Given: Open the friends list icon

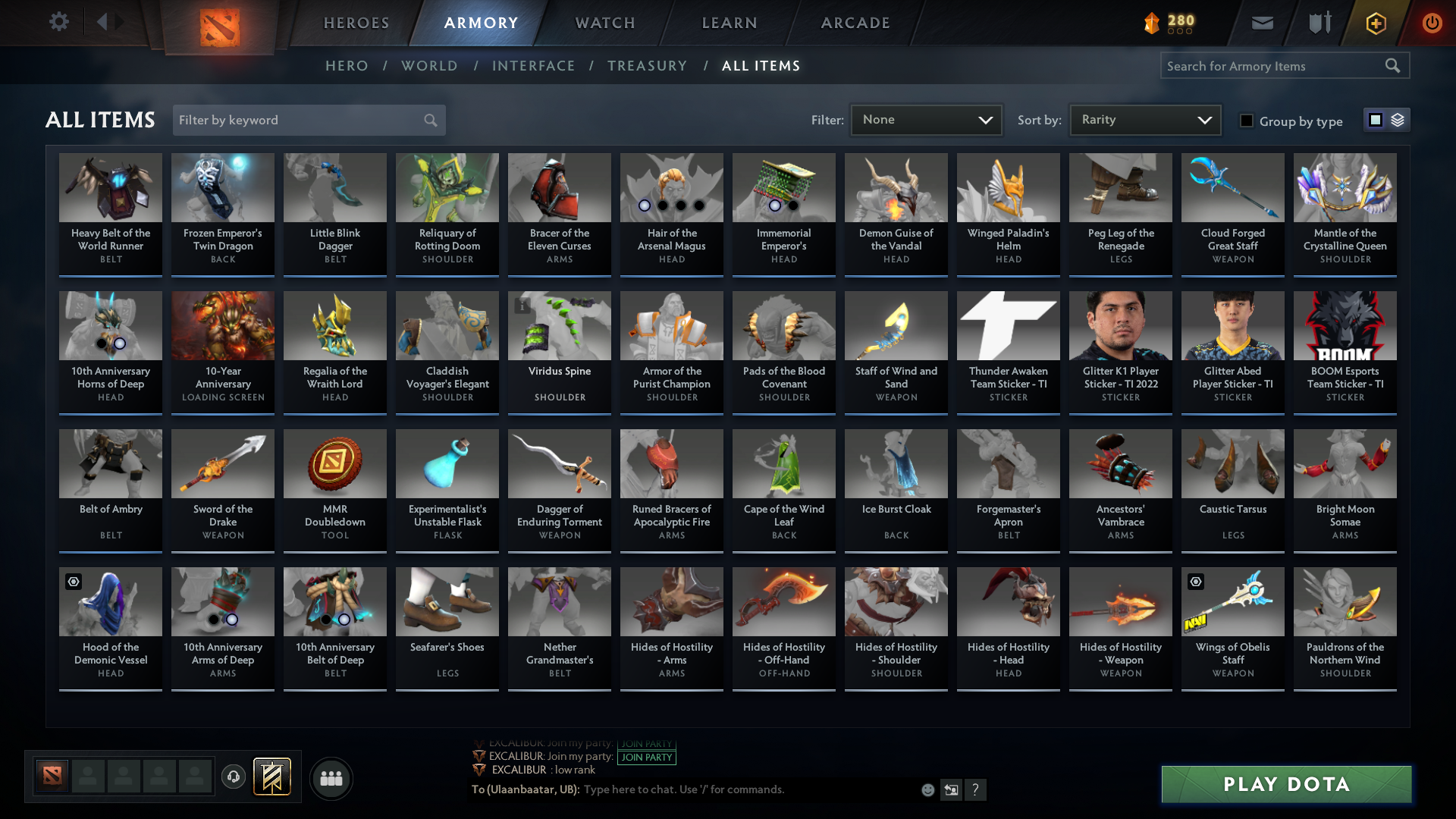Looking at the screenshot, I should [x=330, y=778].
